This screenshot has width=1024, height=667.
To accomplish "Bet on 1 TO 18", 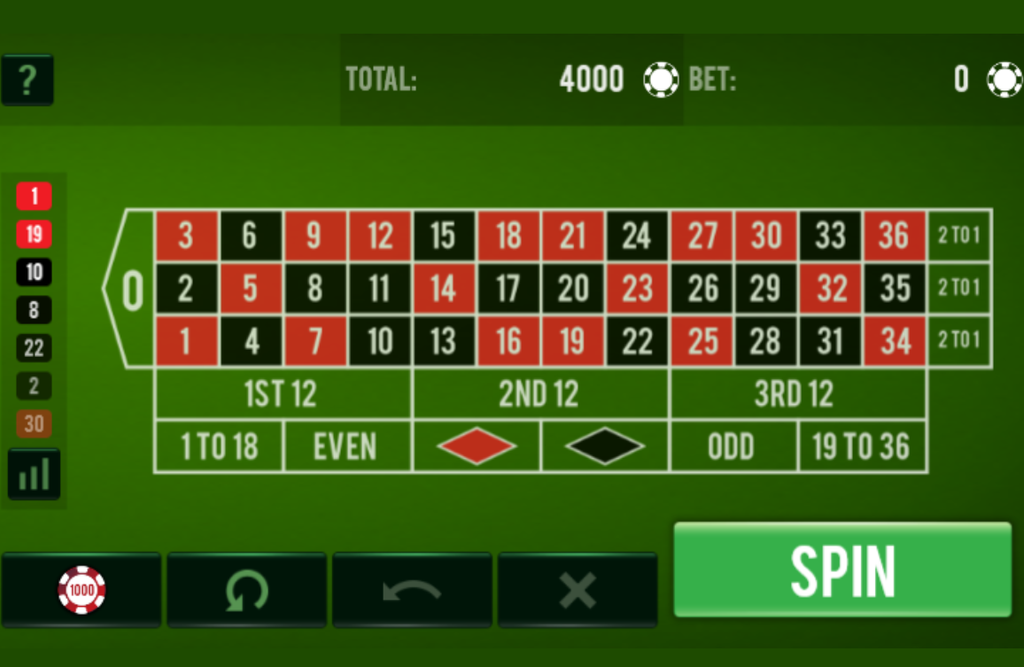I will pos(219,446).
